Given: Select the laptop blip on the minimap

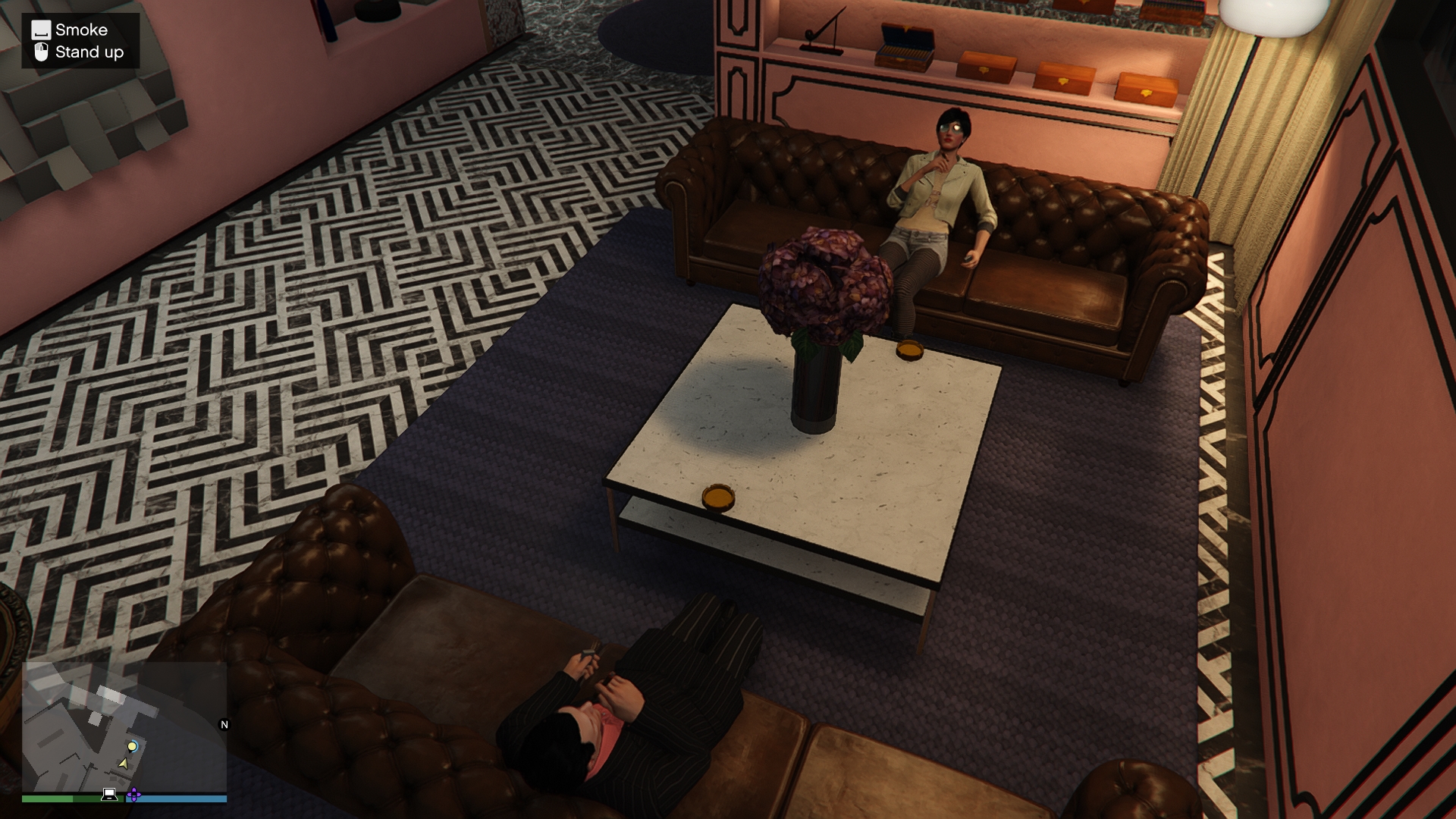Looking at the screenshot, I should coord(109,794).
